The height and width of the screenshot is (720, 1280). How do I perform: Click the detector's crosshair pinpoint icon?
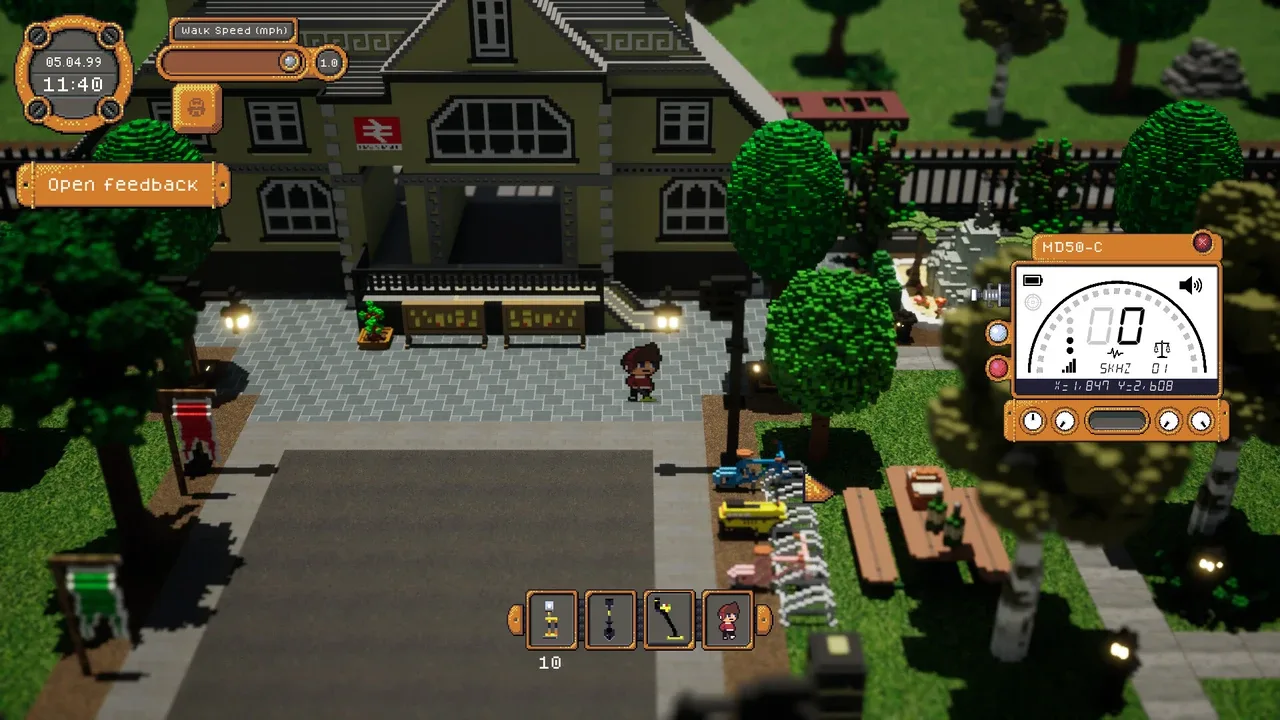[x=1033, y=302]
